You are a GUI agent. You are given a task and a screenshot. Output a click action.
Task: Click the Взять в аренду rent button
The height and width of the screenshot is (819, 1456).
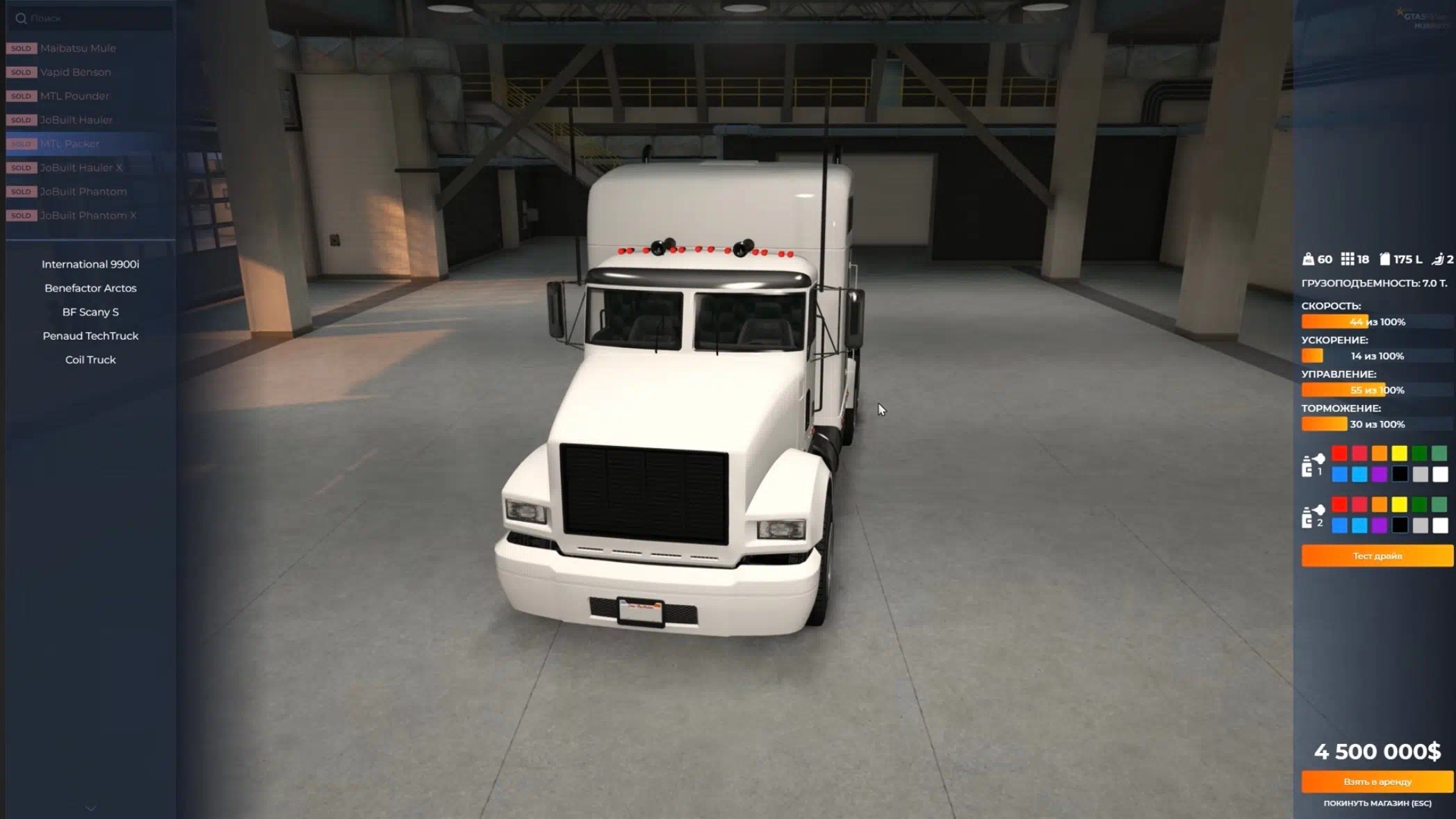(x=1377, y=781)
